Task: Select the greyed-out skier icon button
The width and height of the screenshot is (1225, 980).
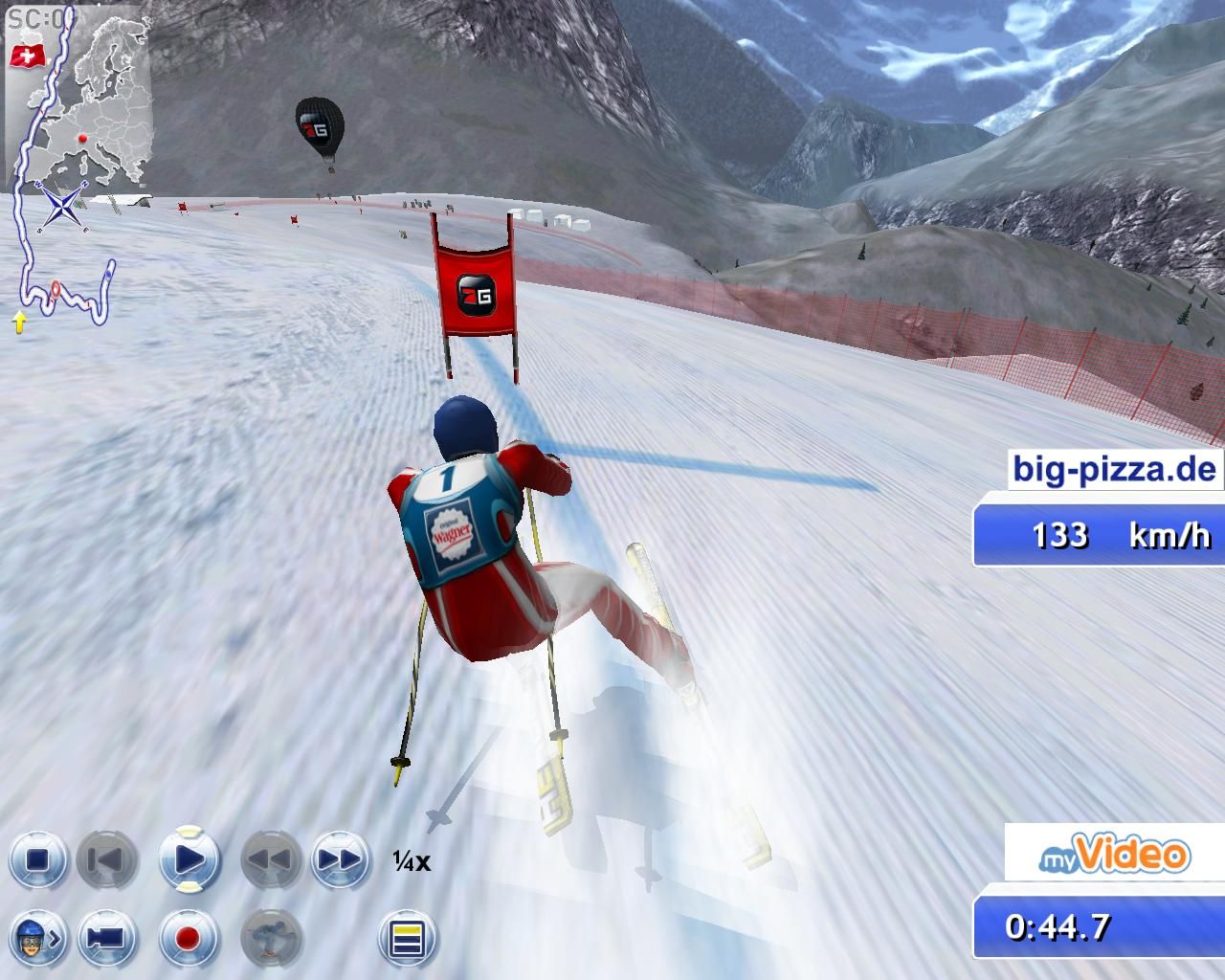Action: pyautogui.click(x=271, y=937)
